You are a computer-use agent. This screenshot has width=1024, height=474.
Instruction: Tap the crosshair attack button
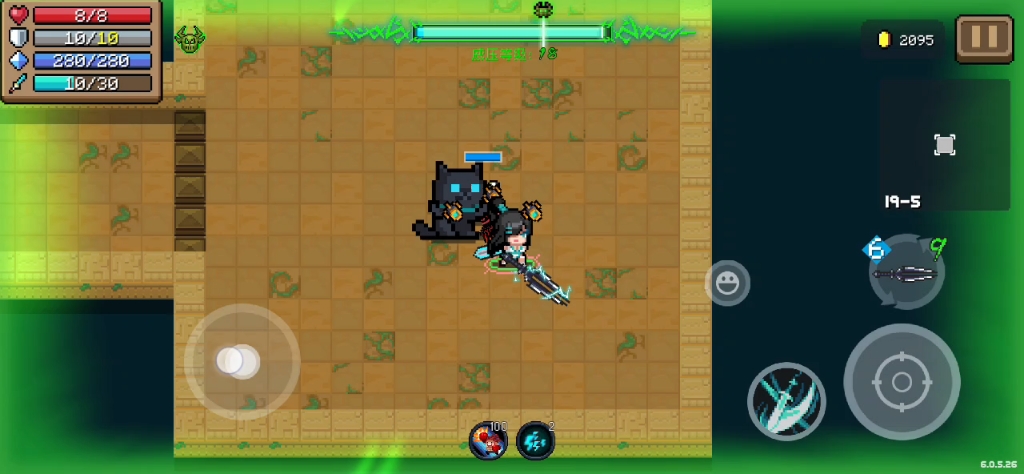[901, 381]
